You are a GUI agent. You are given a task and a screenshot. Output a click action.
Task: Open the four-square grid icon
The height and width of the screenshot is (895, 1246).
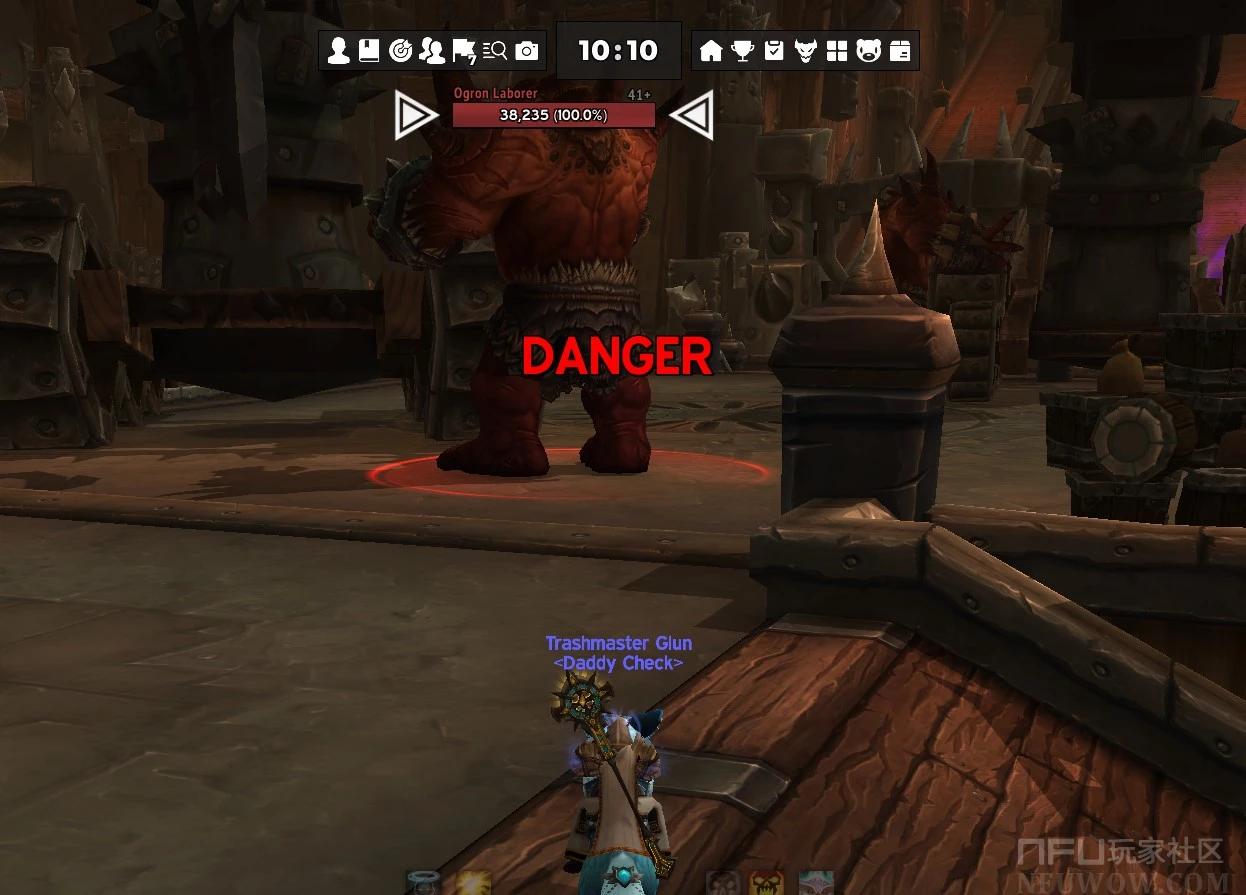pyautogui.click(x=837, y=51)
